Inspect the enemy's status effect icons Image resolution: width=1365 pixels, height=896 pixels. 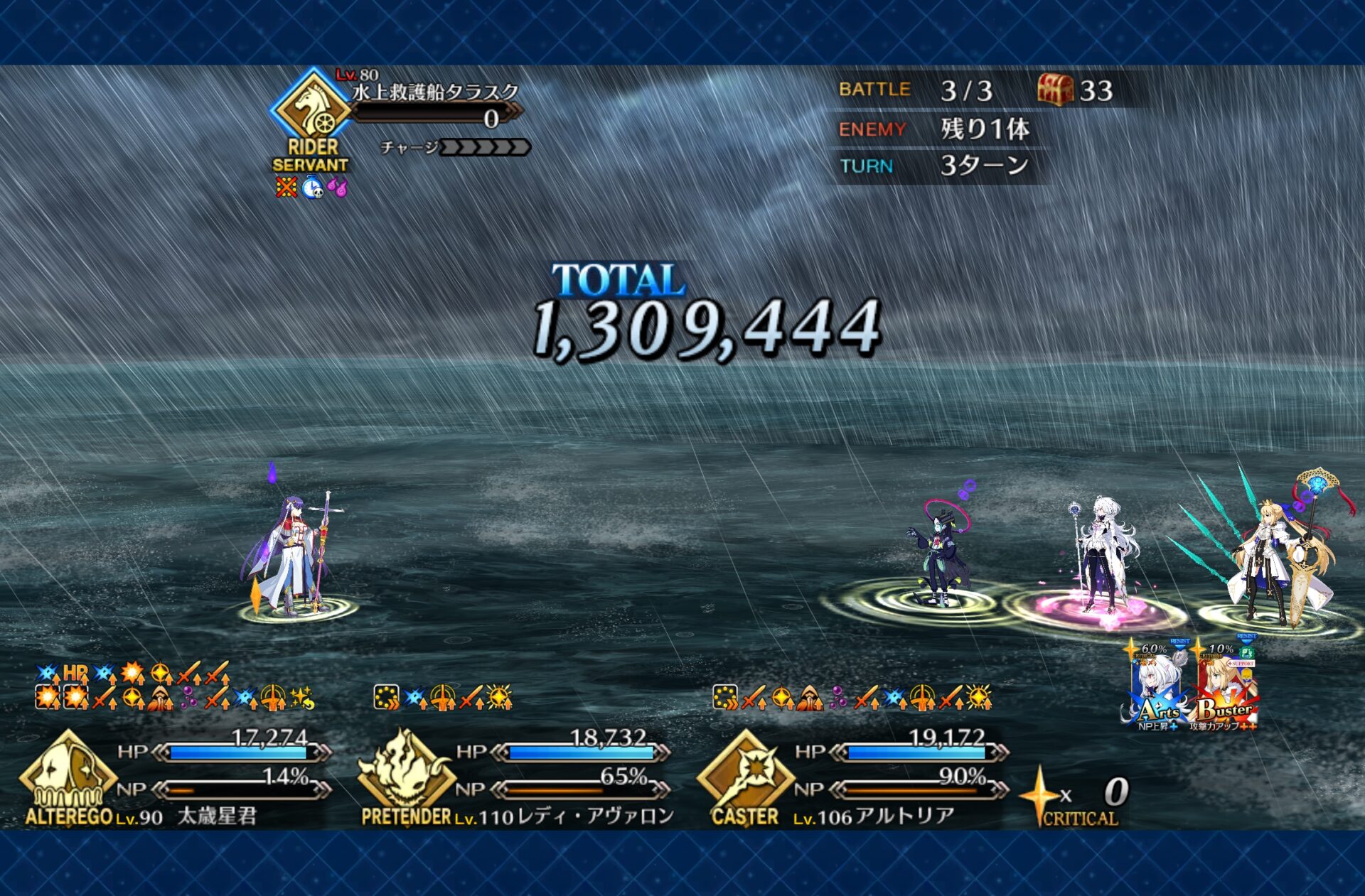click(311, 188)
